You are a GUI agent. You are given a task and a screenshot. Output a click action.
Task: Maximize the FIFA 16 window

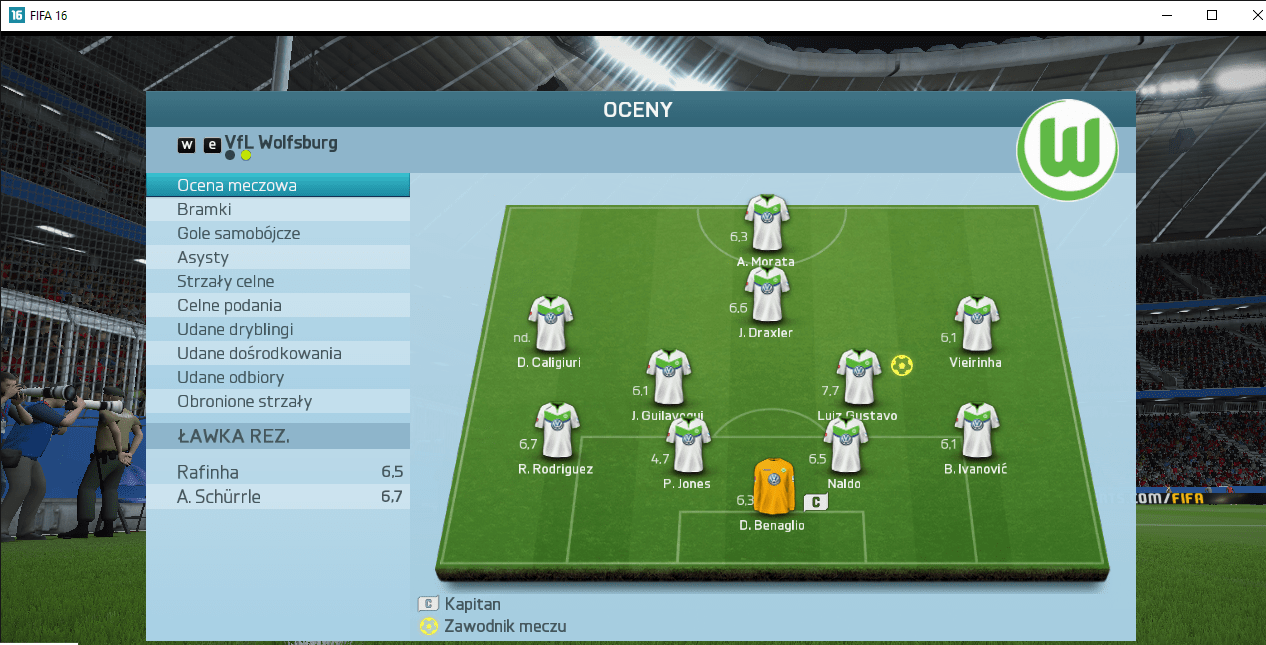(1212, 15)
